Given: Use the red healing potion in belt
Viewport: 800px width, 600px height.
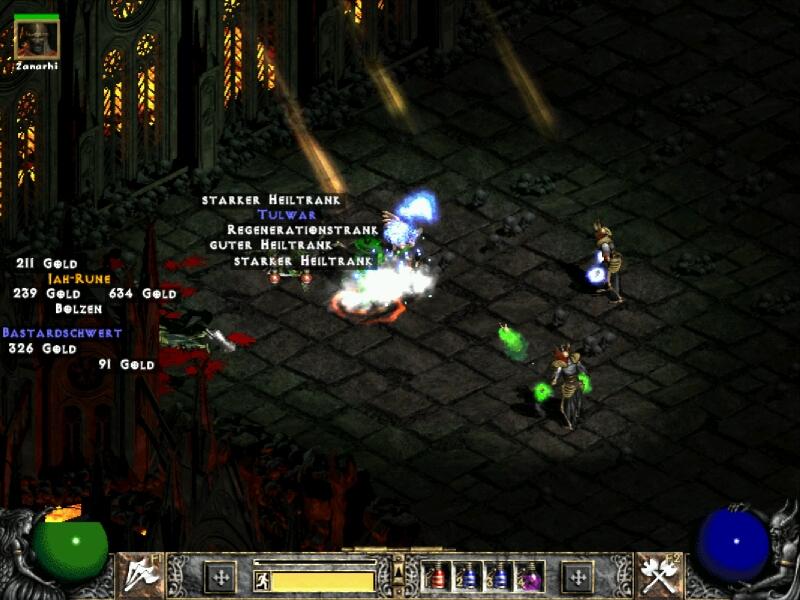Looking at the screenshot, I should pos(438,576).
